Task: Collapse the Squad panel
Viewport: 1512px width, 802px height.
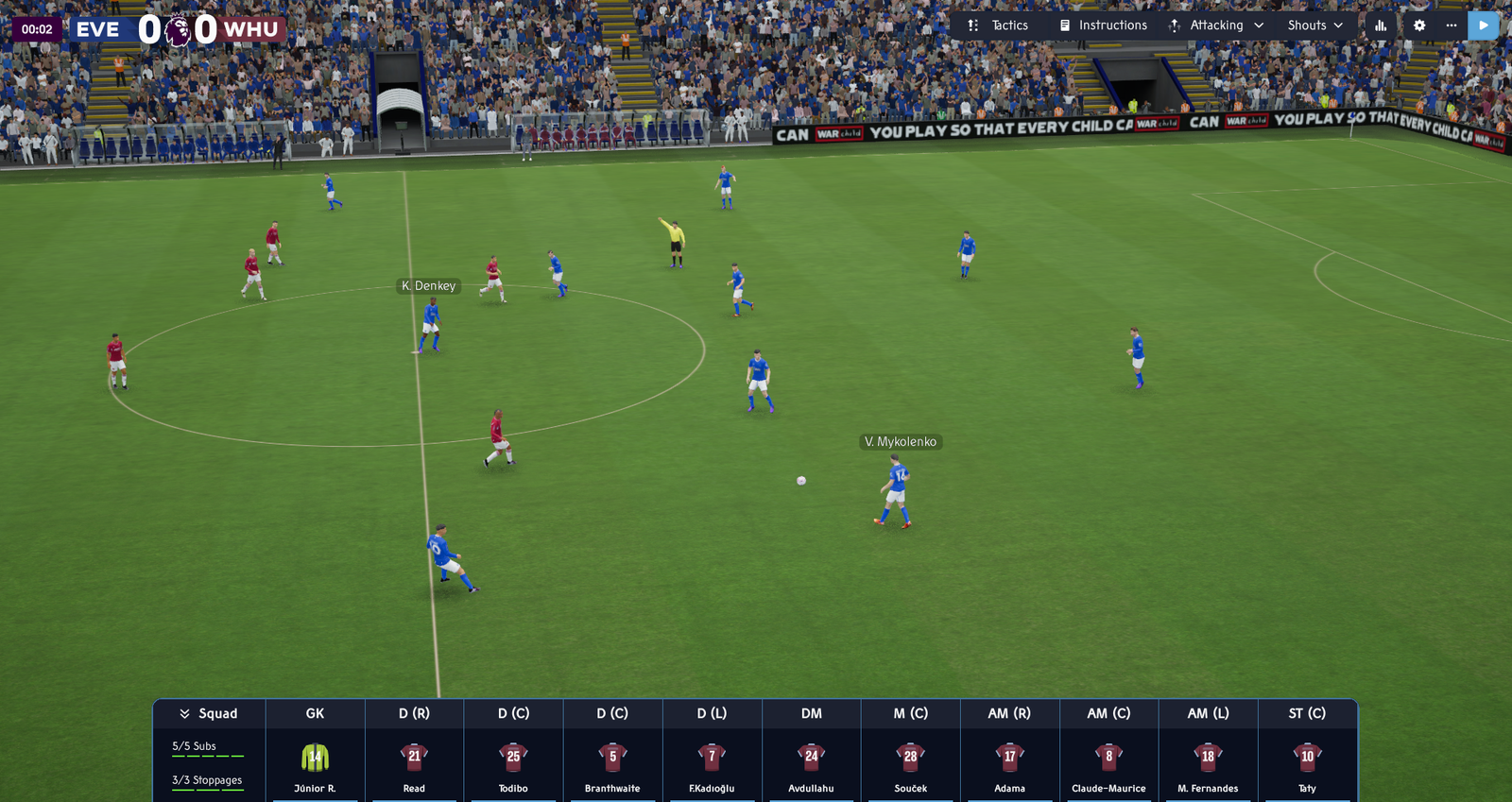Action: [x=209, y=713]
